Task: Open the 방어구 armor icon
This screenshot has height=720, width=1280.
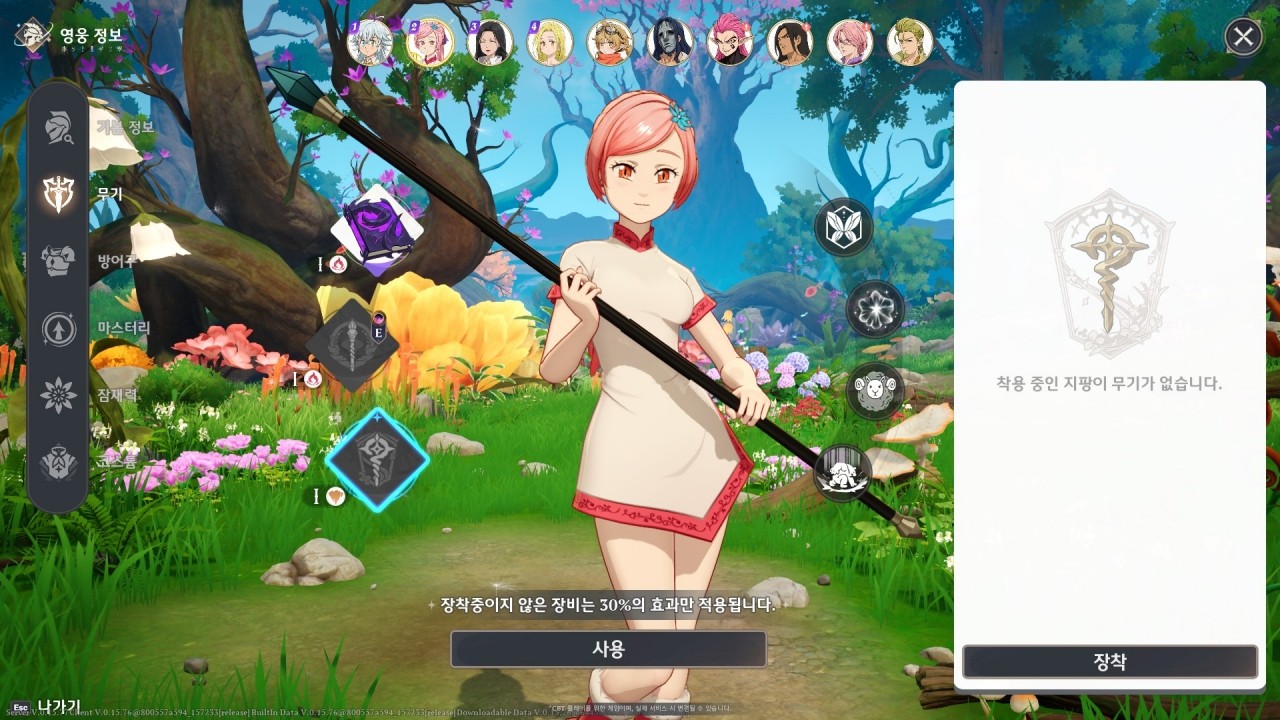Action: 57,261
